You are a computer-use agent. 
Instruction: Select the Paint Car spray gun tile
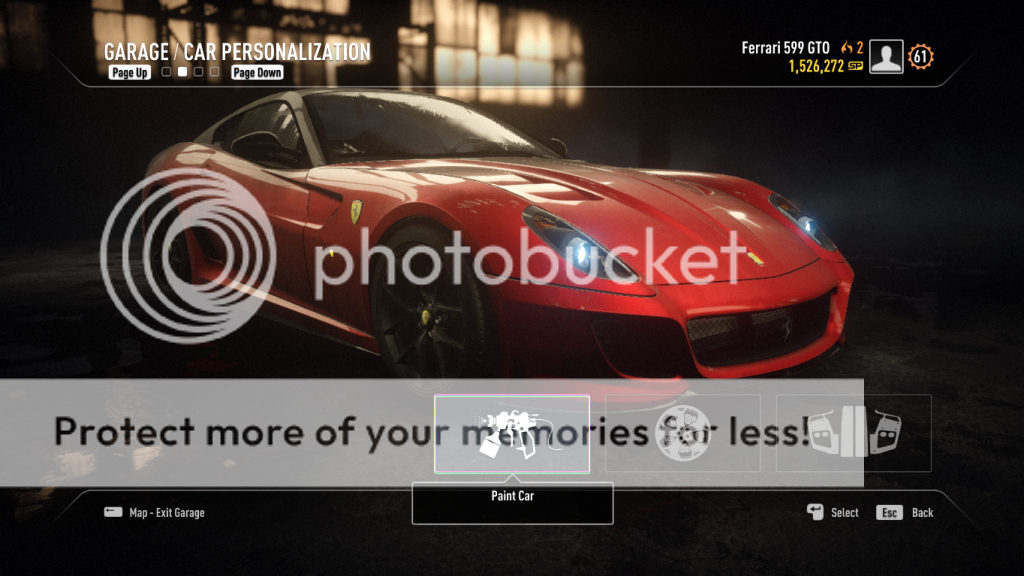click(x=512, y=434)
